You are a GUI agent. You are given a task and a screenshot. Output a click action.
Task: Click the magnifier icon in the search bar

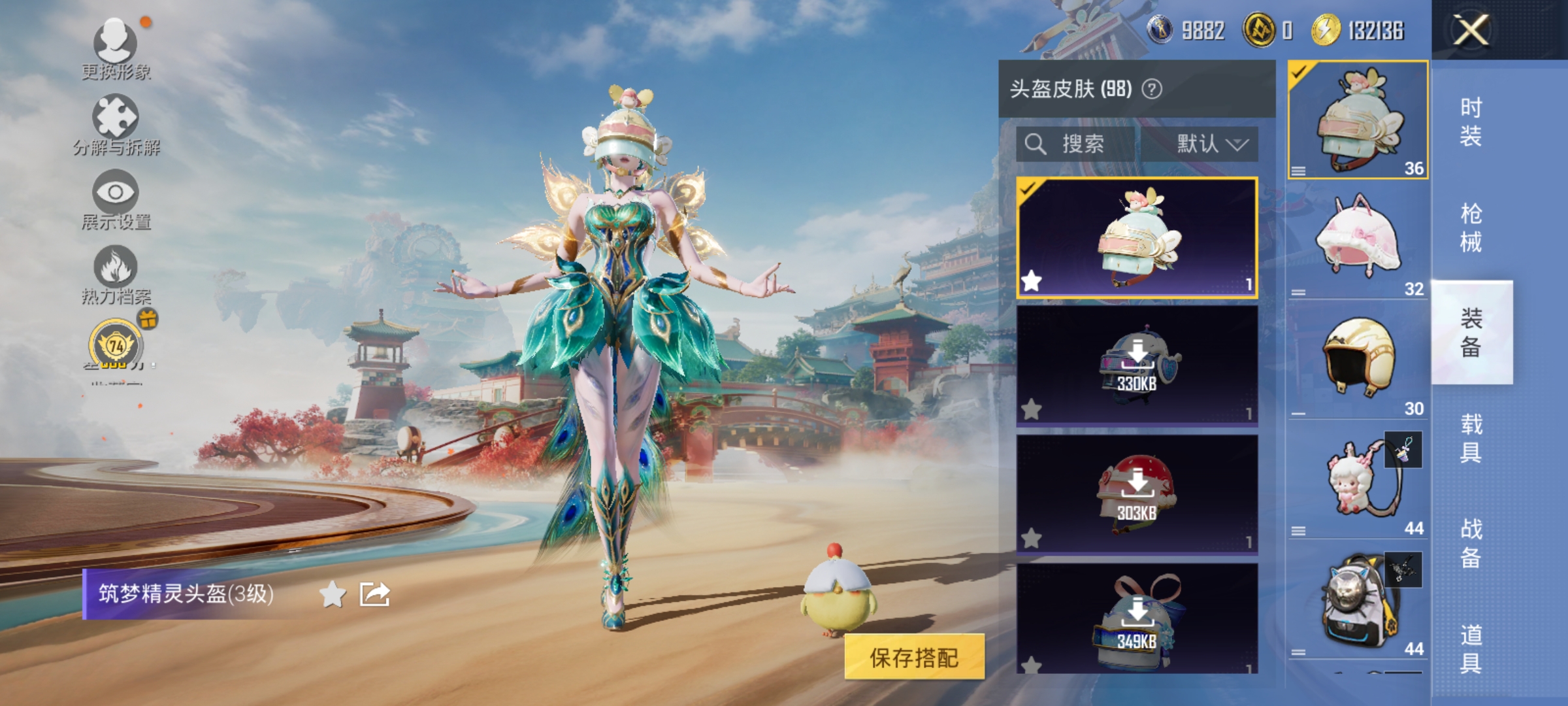tap(1036, 144)
